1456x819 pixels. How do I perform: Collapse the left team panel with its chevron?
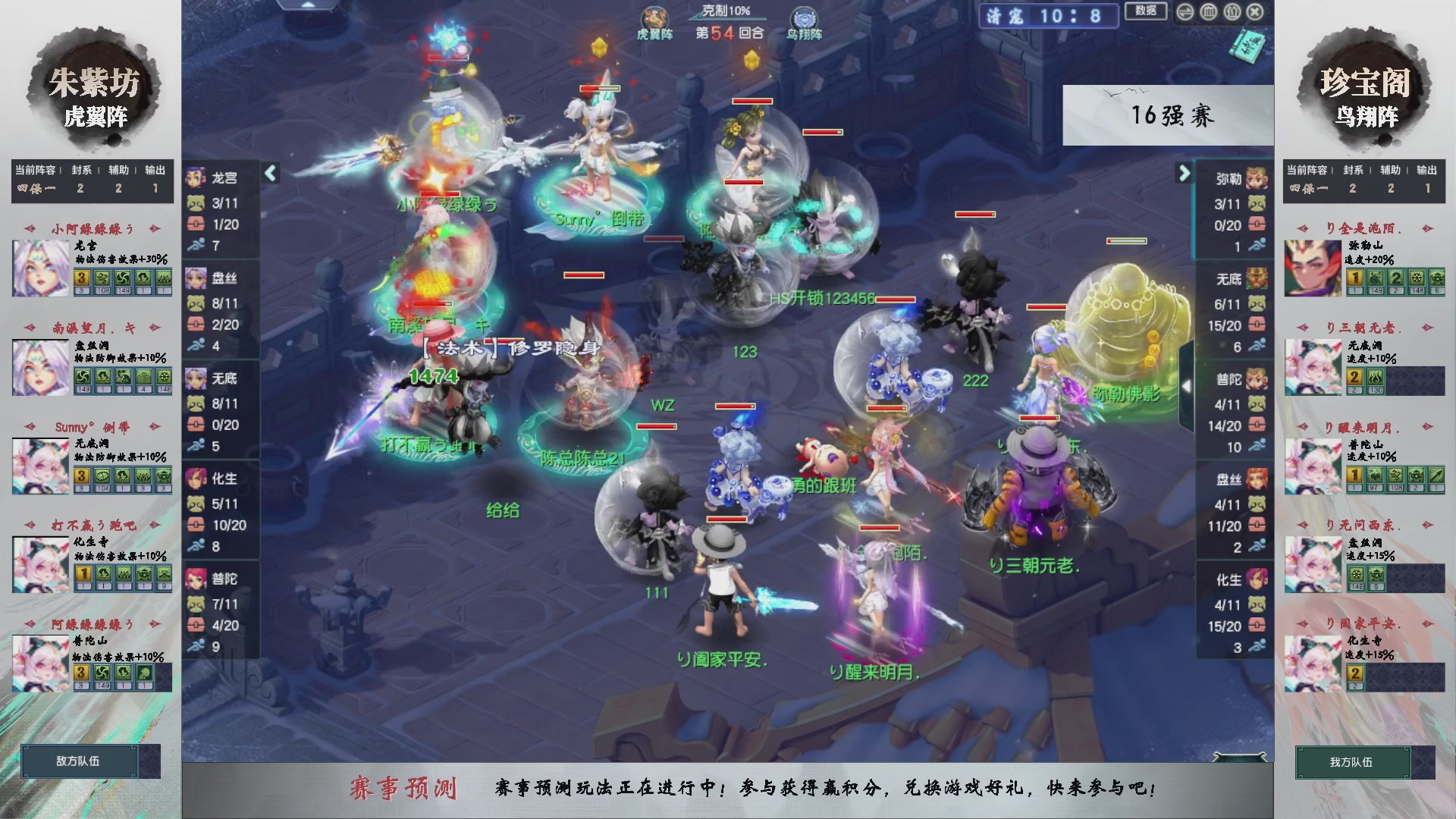point(271,173)
